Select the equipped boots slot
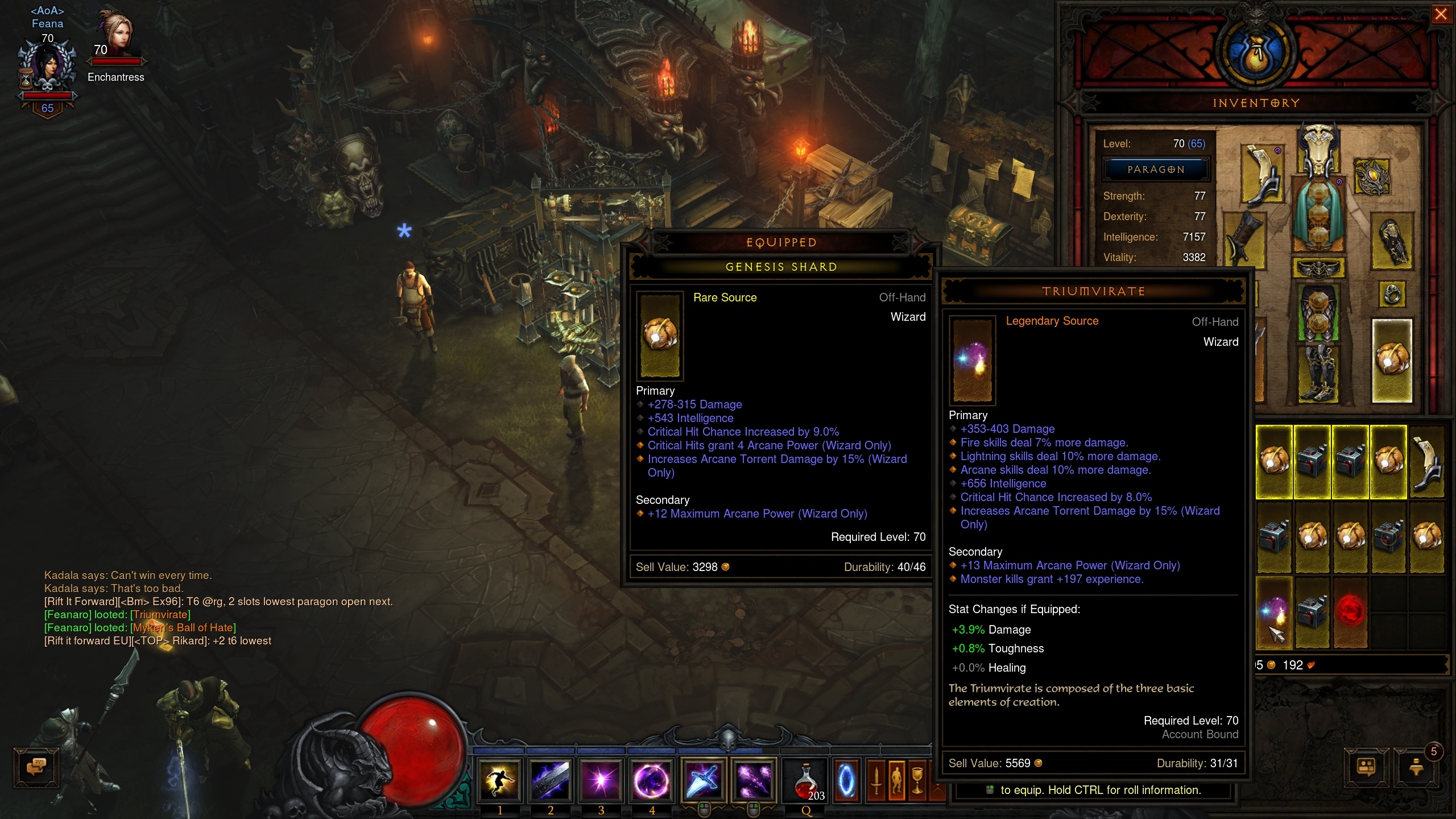Screen dimensions: 1456x819 click(x=1318, y=373)
